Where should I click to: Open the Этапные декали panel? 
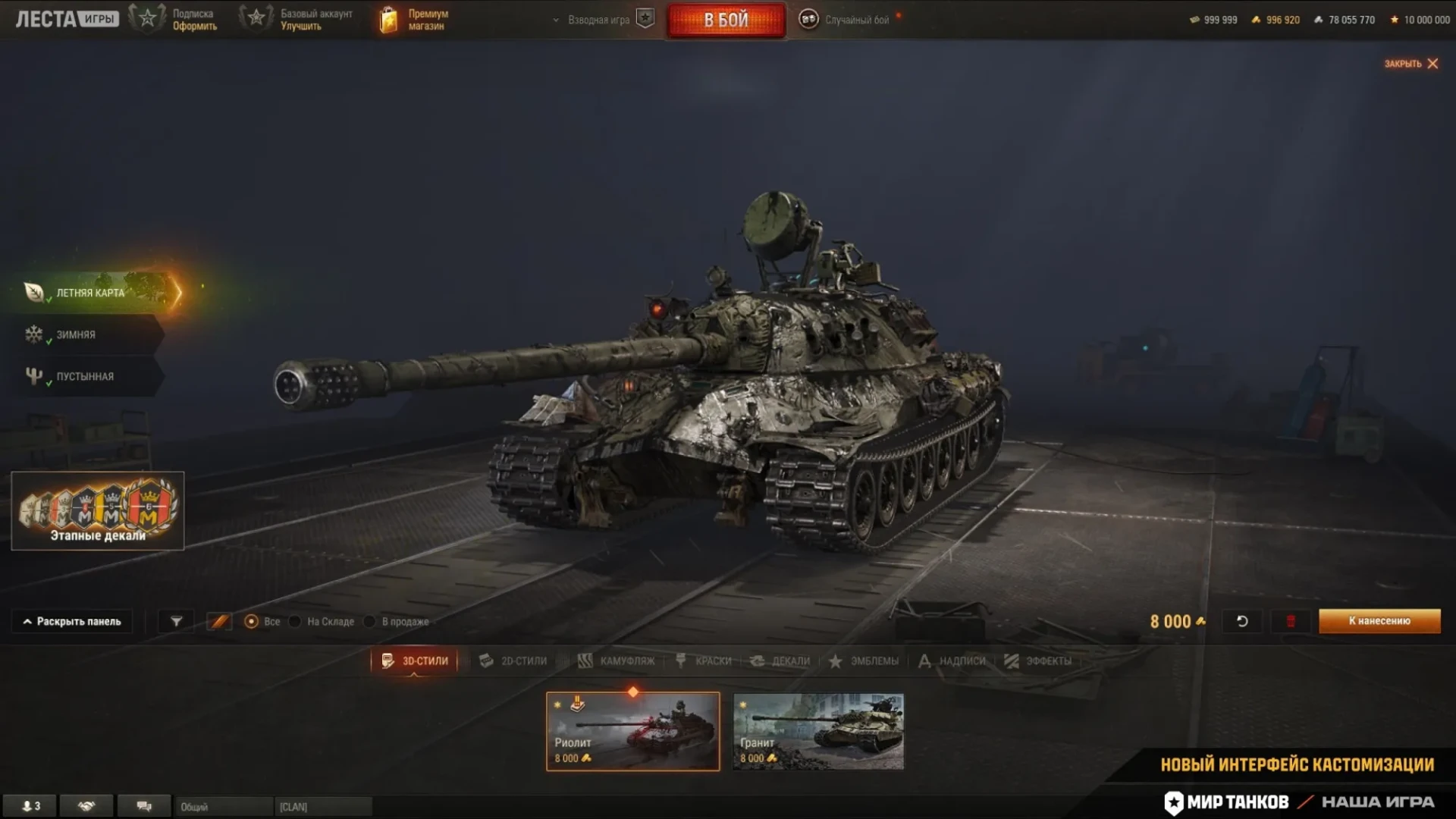coord(98,510)
